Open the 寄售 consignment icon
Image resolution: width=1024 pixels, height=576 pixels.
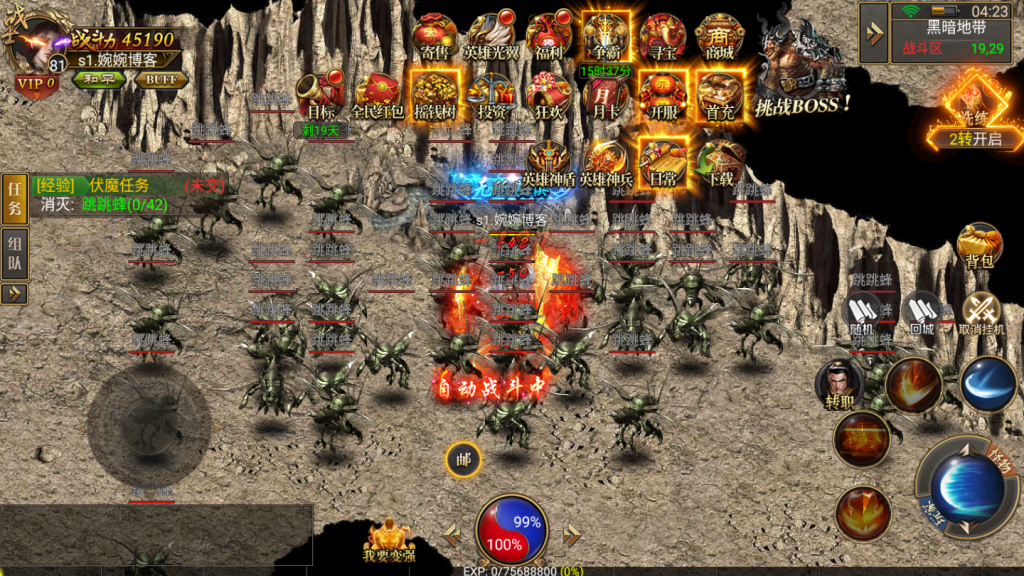[434, 37]
